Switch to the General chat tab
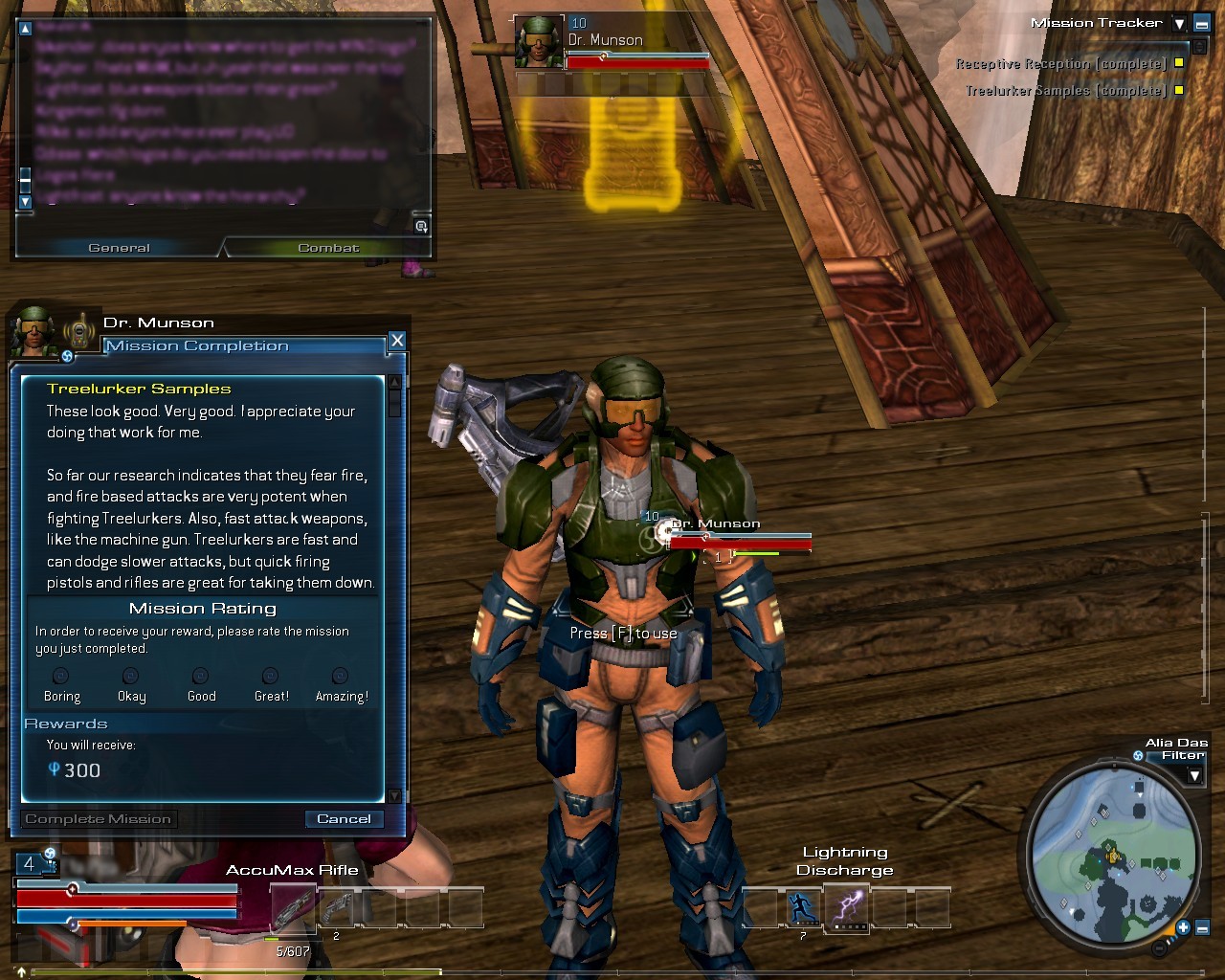The image size is (1225, 980). tap(120, 248)
